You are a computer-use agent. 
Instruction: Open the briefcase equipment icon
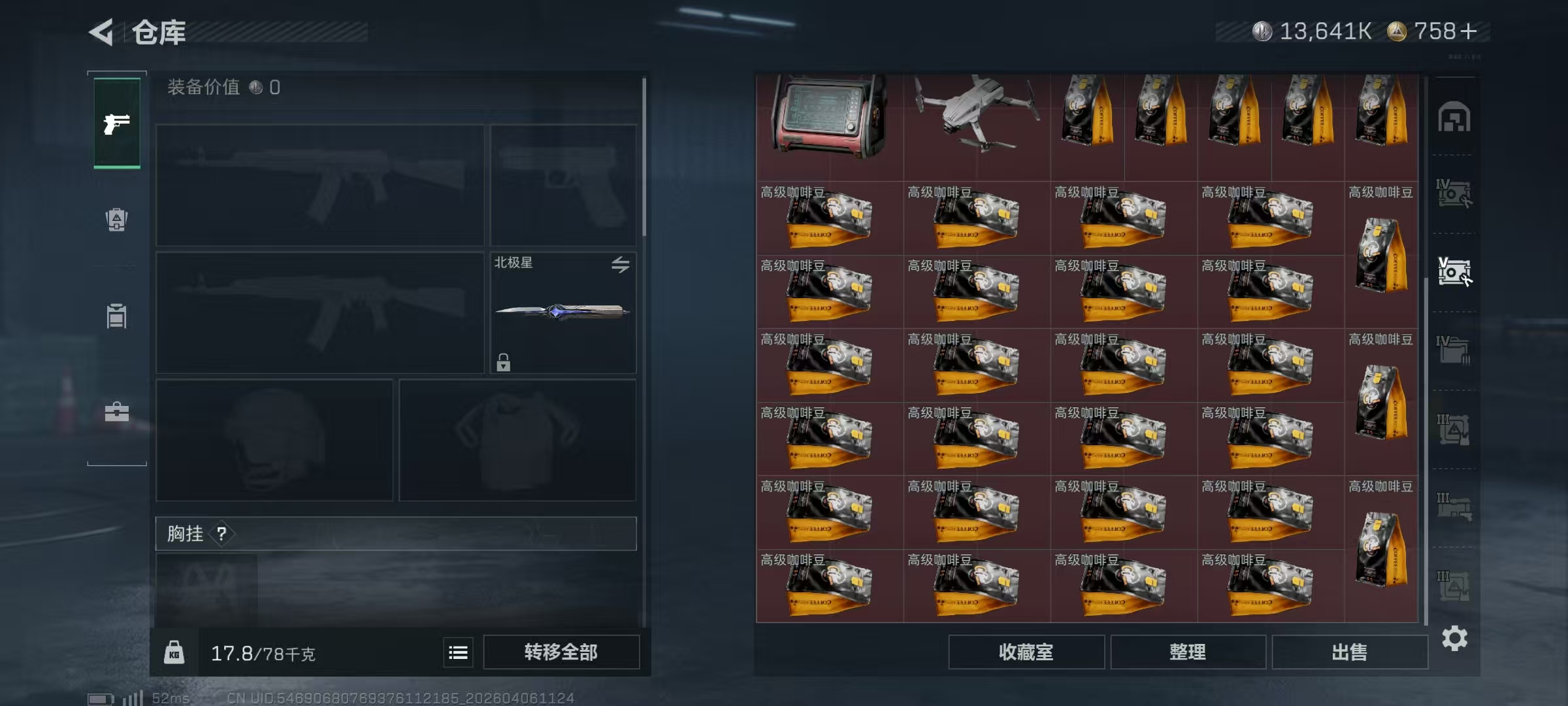[116, 413]
